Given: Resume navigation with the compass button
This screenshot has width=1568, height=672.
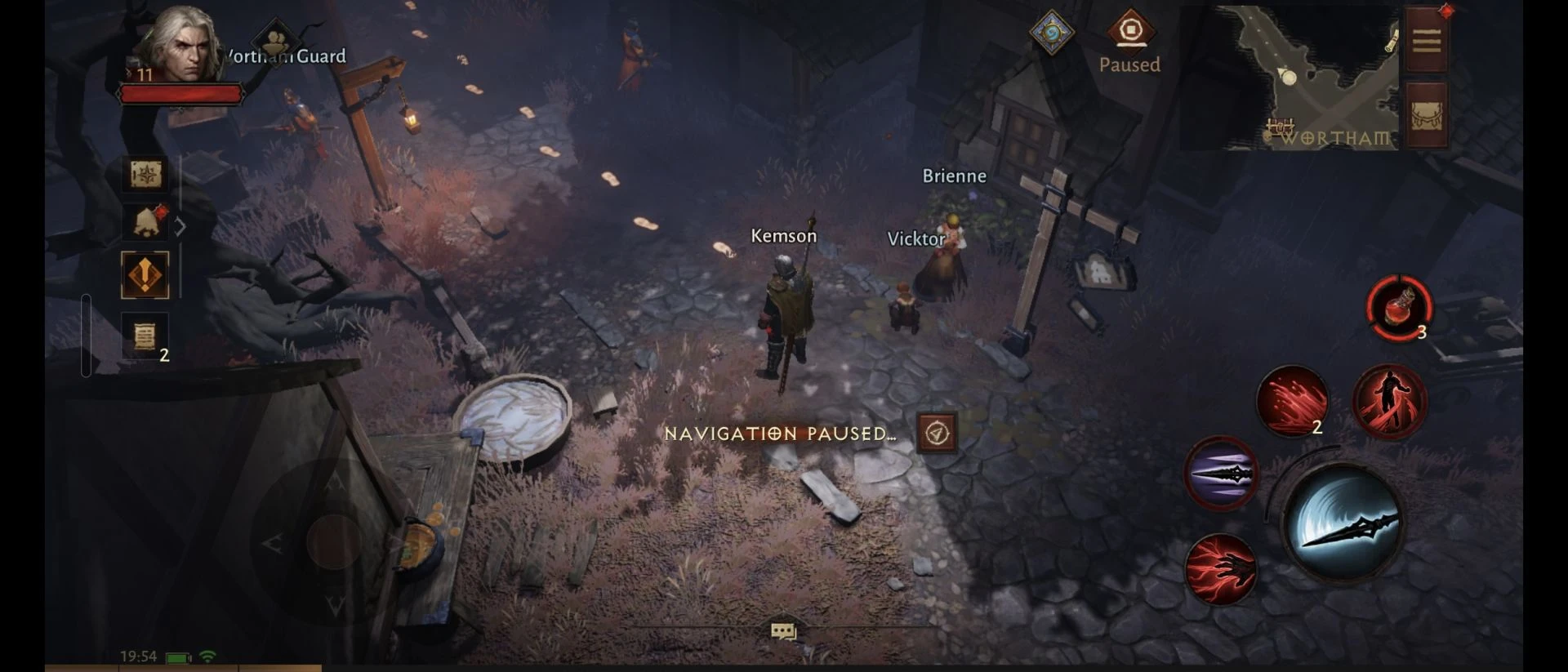Looking at the screenshot, I should pos(937,433).
